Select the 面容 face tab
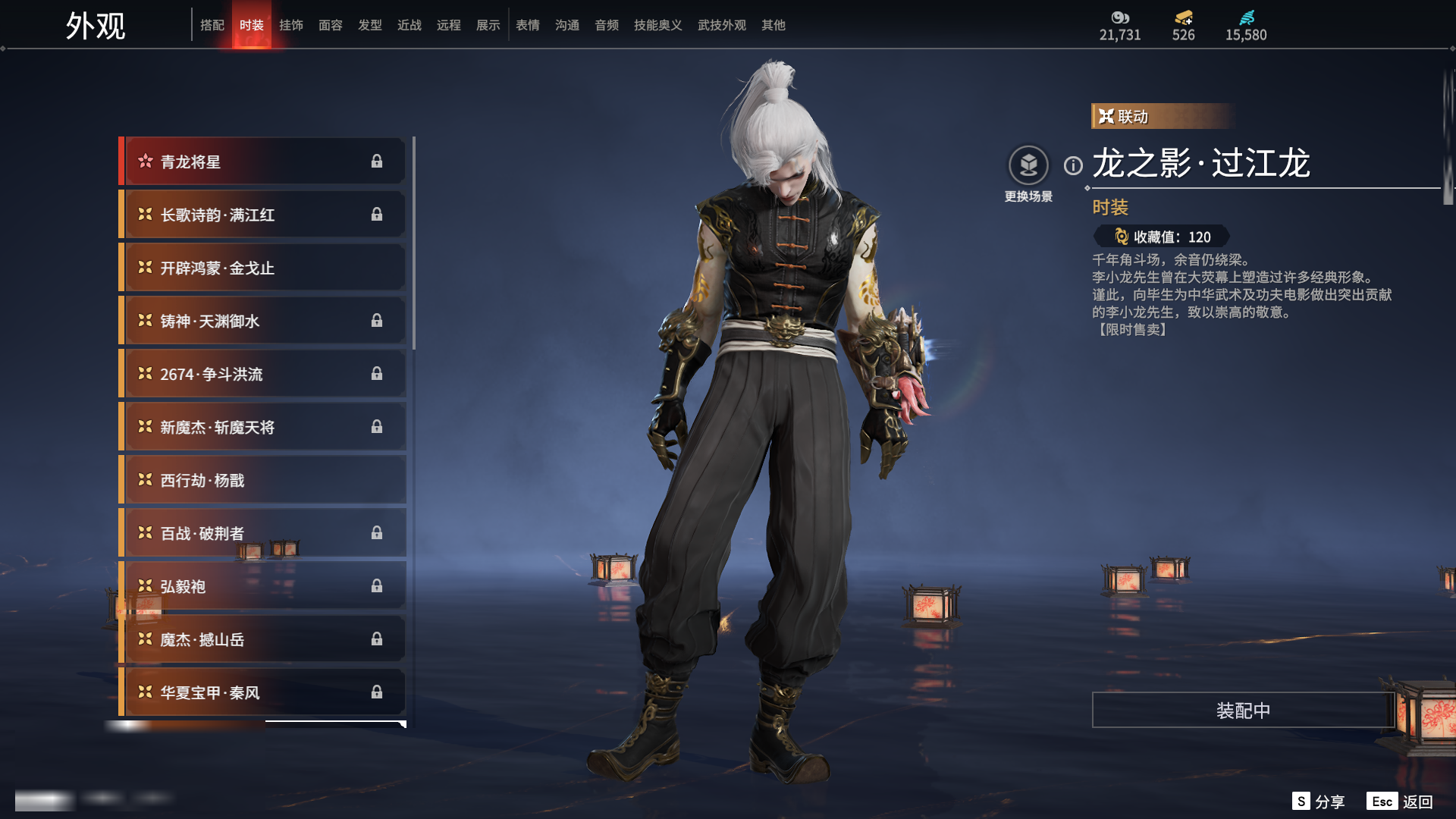This screenshot has height=819, width=1456. coord(331,25)
